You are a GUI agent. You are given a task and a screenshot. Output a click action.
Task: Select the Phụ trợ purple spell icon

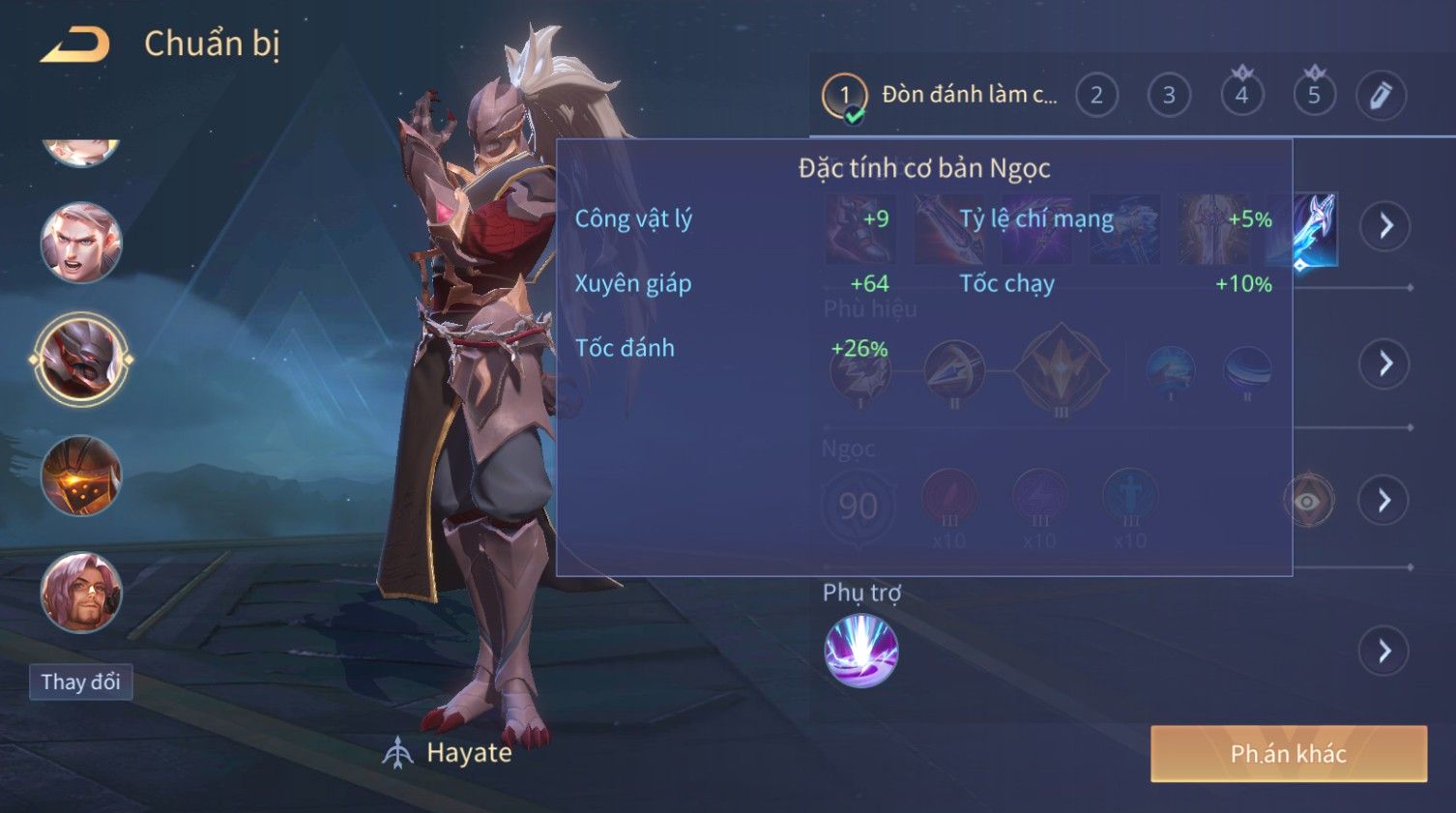[860, 650]
